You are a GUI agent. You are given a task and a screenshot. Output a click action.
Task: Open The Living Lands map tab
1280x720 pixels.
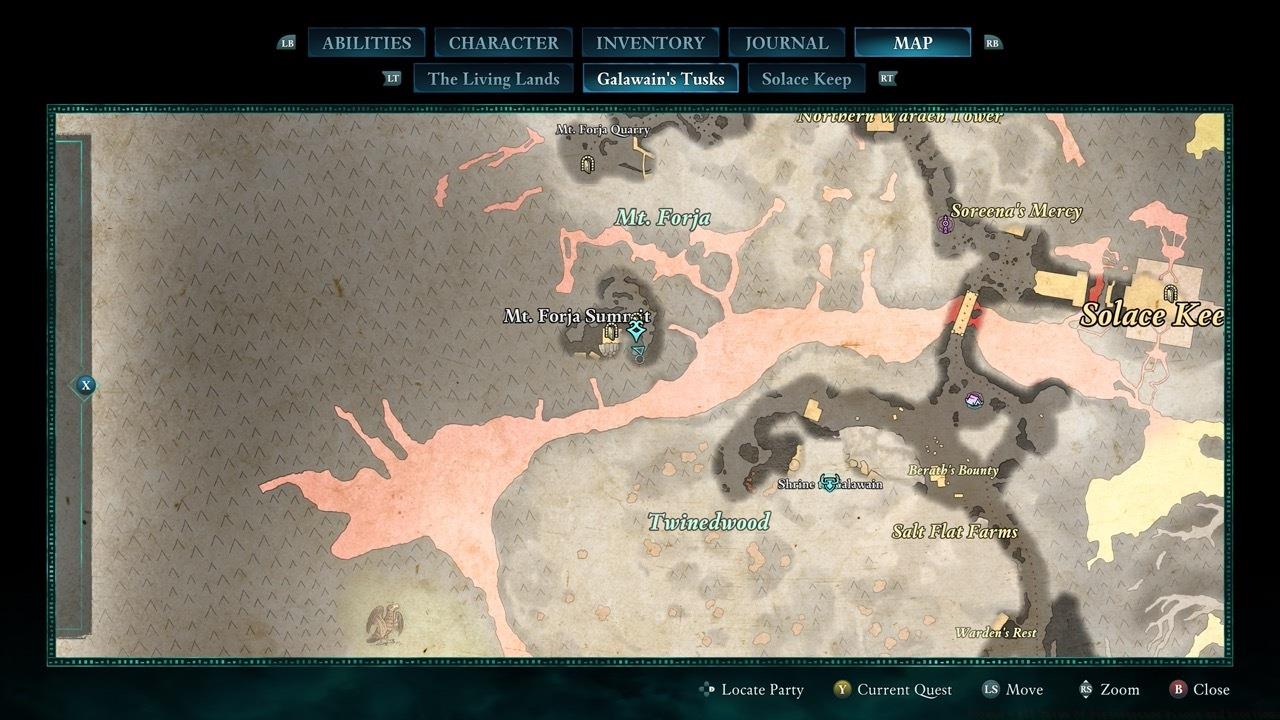click(x=493, y=78)
